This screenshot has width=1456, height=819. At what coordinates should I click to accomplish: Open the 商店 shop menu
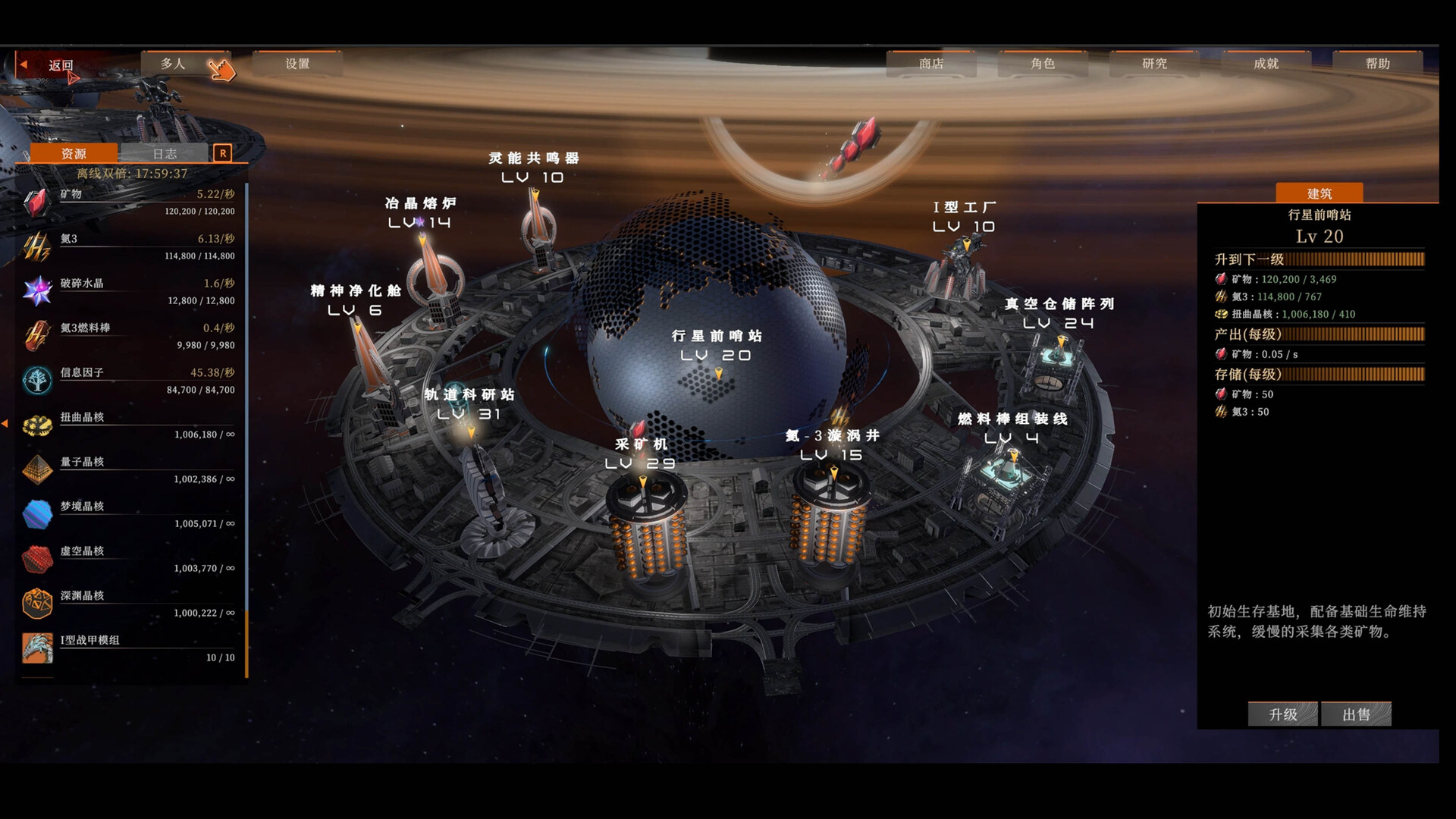click(x=930, y=64)
